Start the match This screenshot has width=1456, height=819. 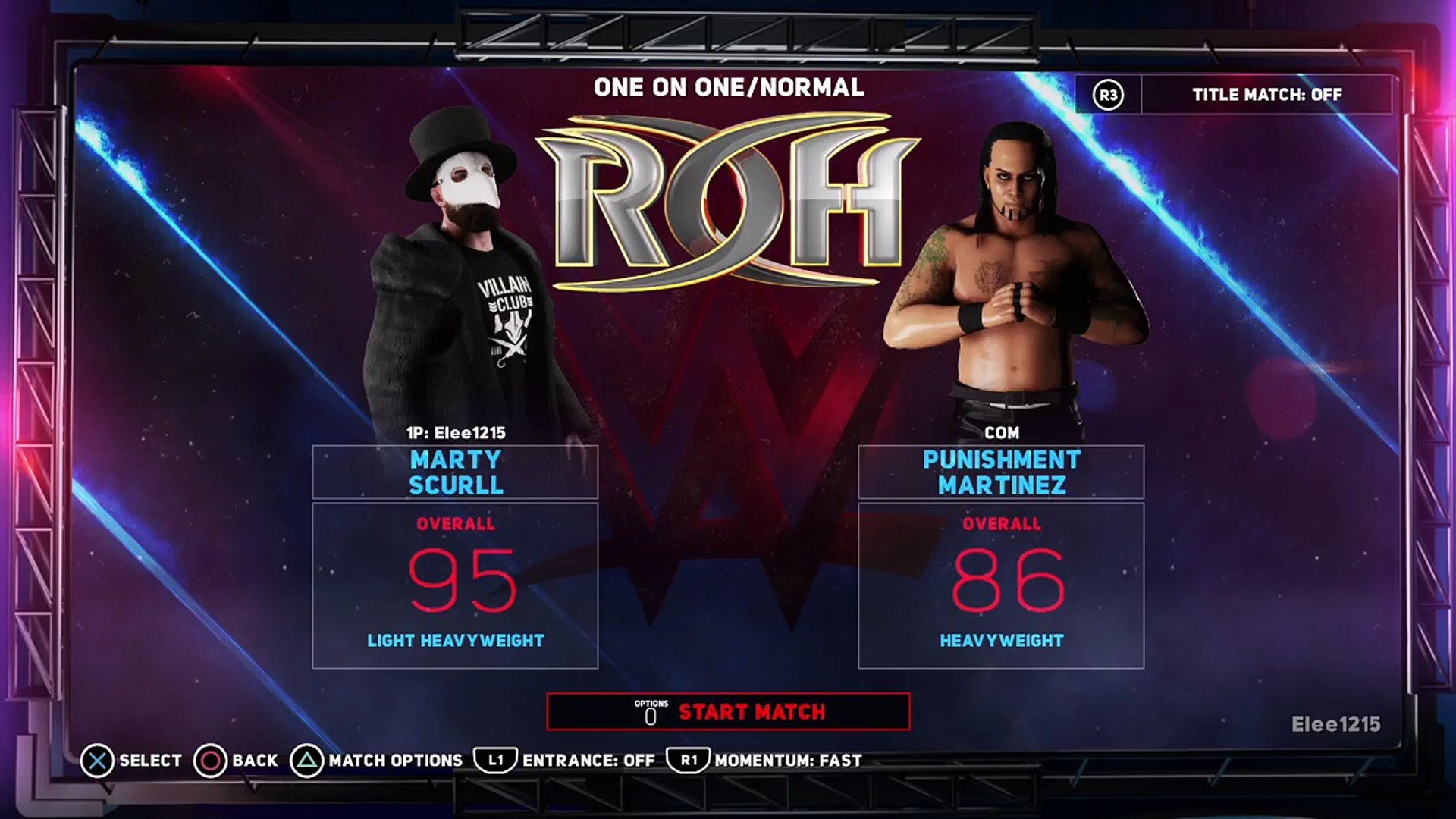click(728, 711)
